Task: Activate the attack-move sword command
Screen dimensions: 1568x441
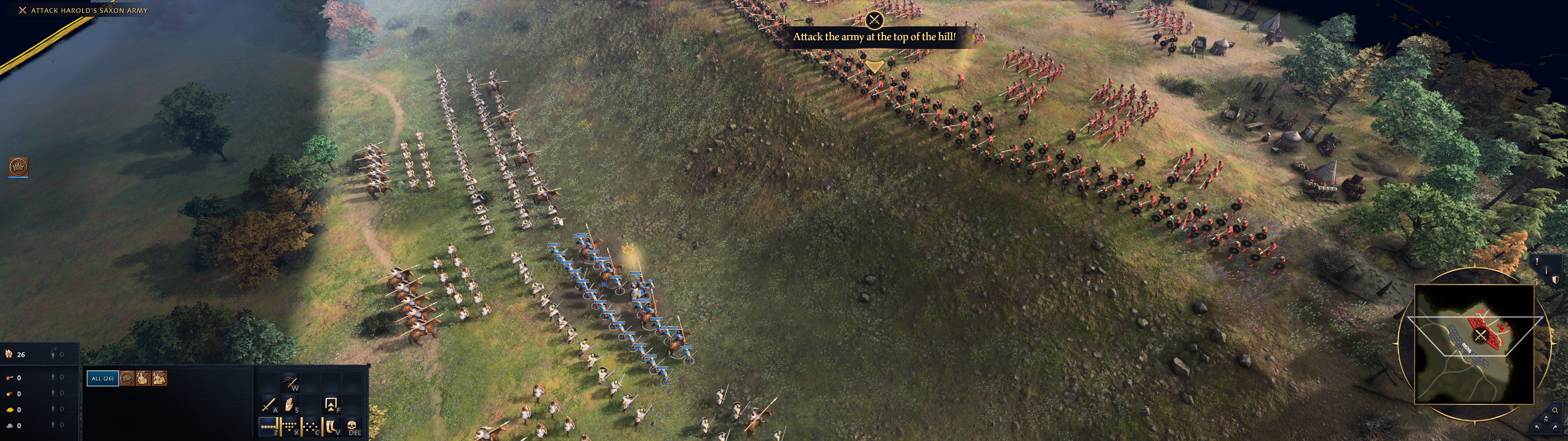Action: [x=269, y=405]
